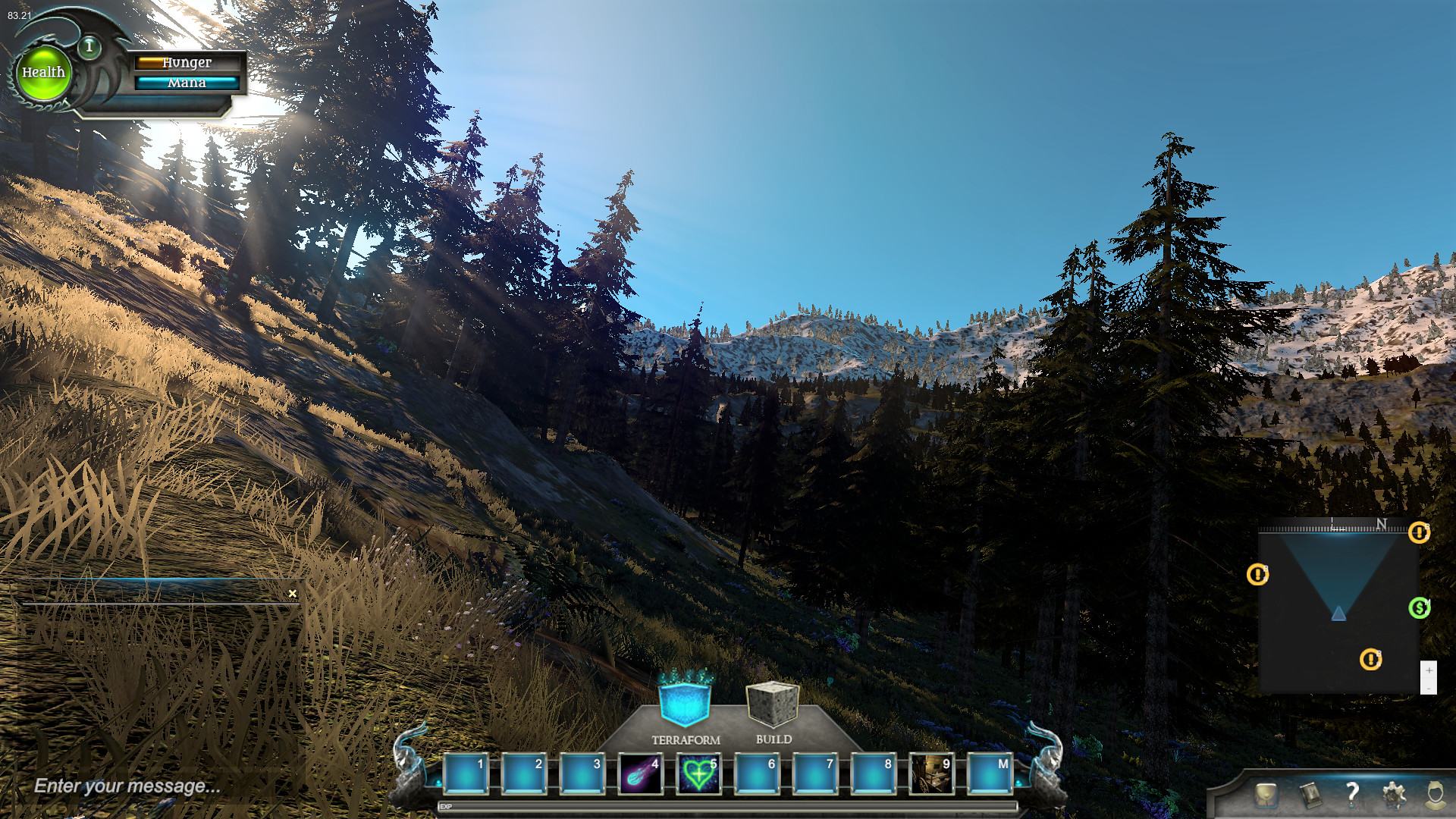Image resolution: width=1456 pixels, height=819 pixels.
Task: Open the help question mark icon
Action: coord(1352,794)
